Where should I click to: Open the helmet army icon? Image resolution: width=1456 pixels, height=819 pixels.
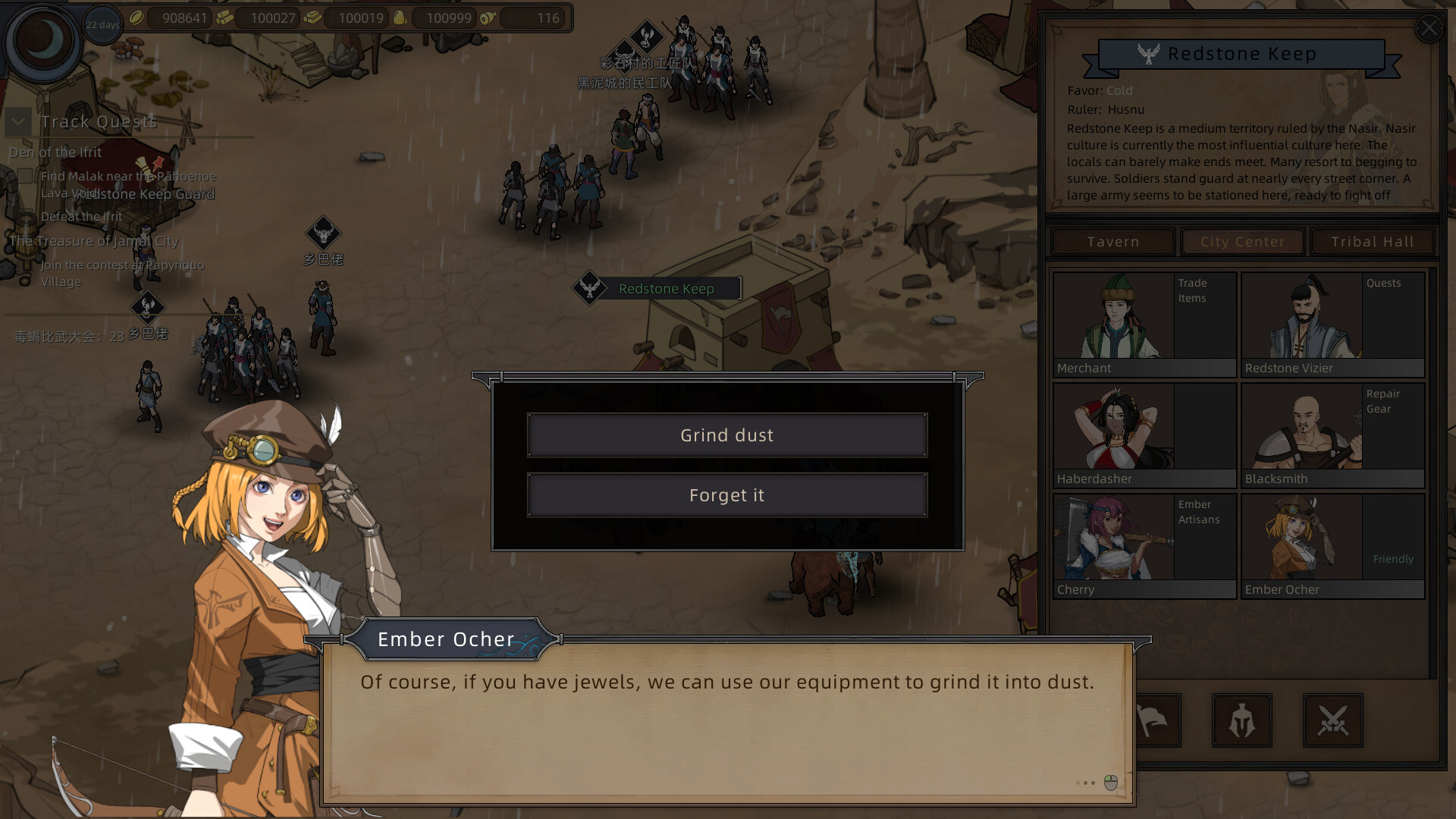[1242, 720]
